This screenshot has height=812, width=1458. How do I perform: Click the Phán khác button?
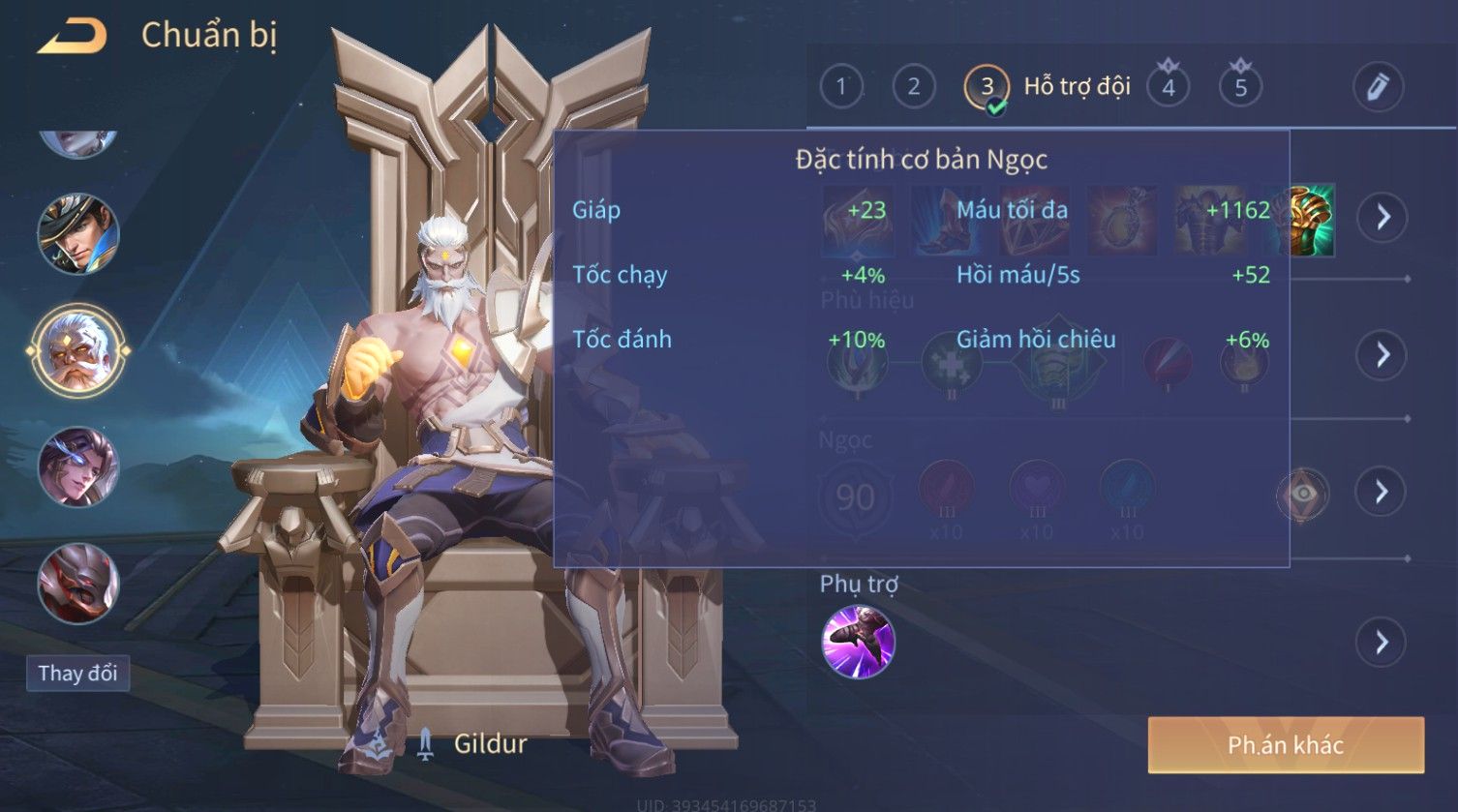pos(1285,744)
